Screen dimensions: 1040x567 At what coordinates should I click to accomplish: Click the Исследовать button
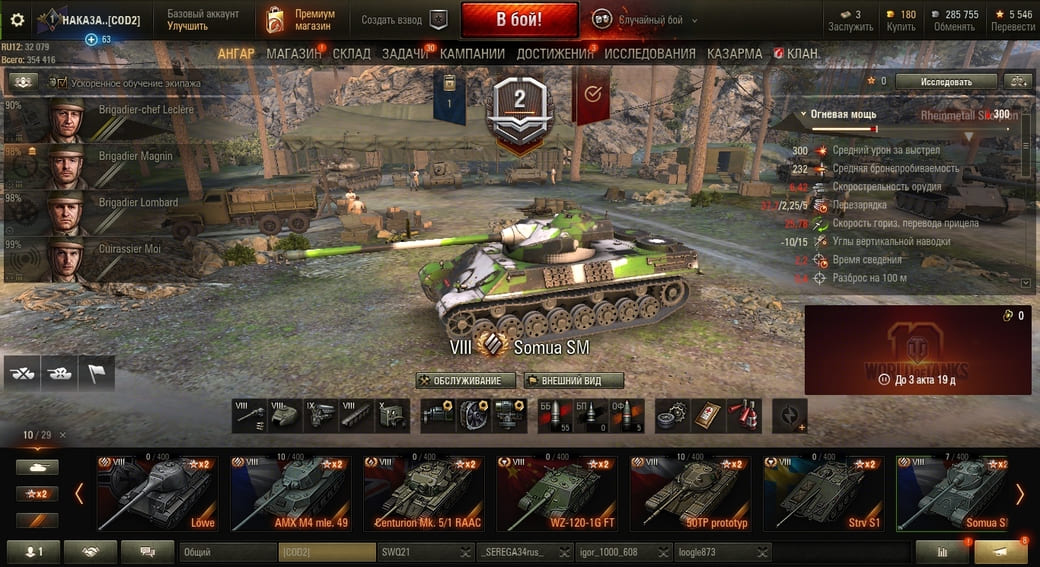(x=946, y=81)
